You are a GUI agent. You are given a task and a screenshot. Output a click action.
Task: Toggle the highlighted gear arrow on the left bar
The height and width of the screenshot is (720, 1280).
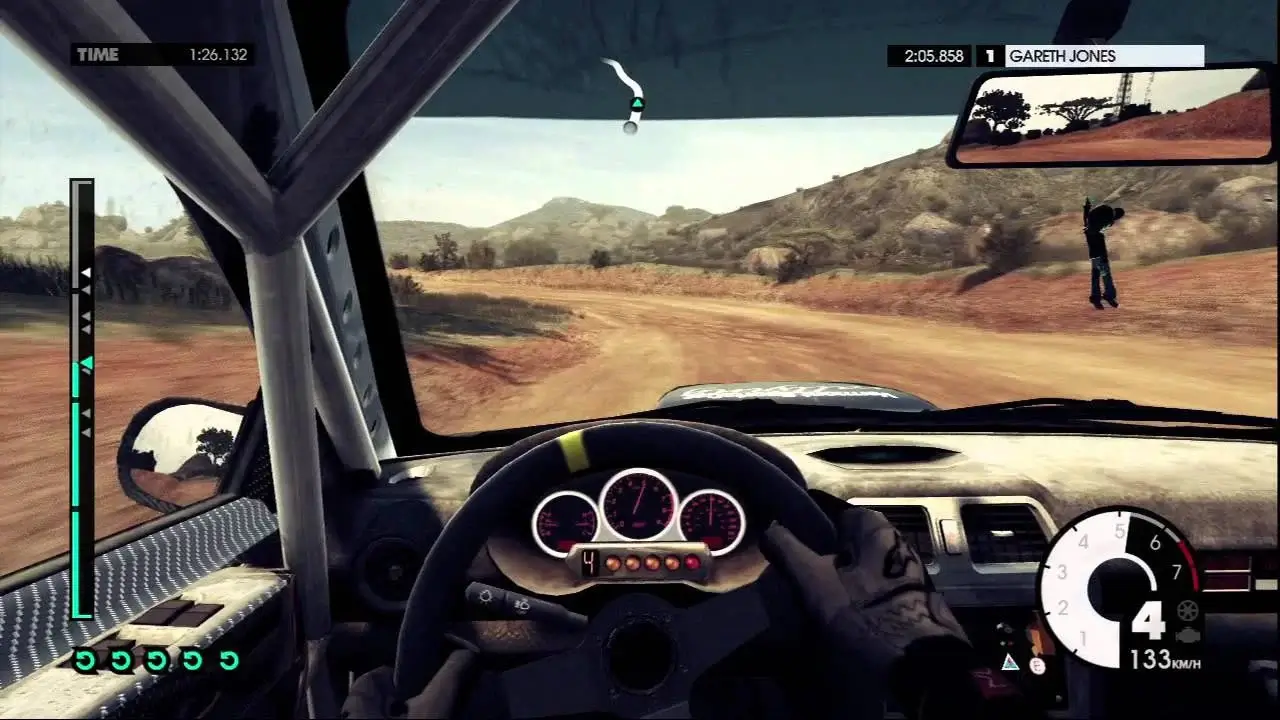click(88, 360)
